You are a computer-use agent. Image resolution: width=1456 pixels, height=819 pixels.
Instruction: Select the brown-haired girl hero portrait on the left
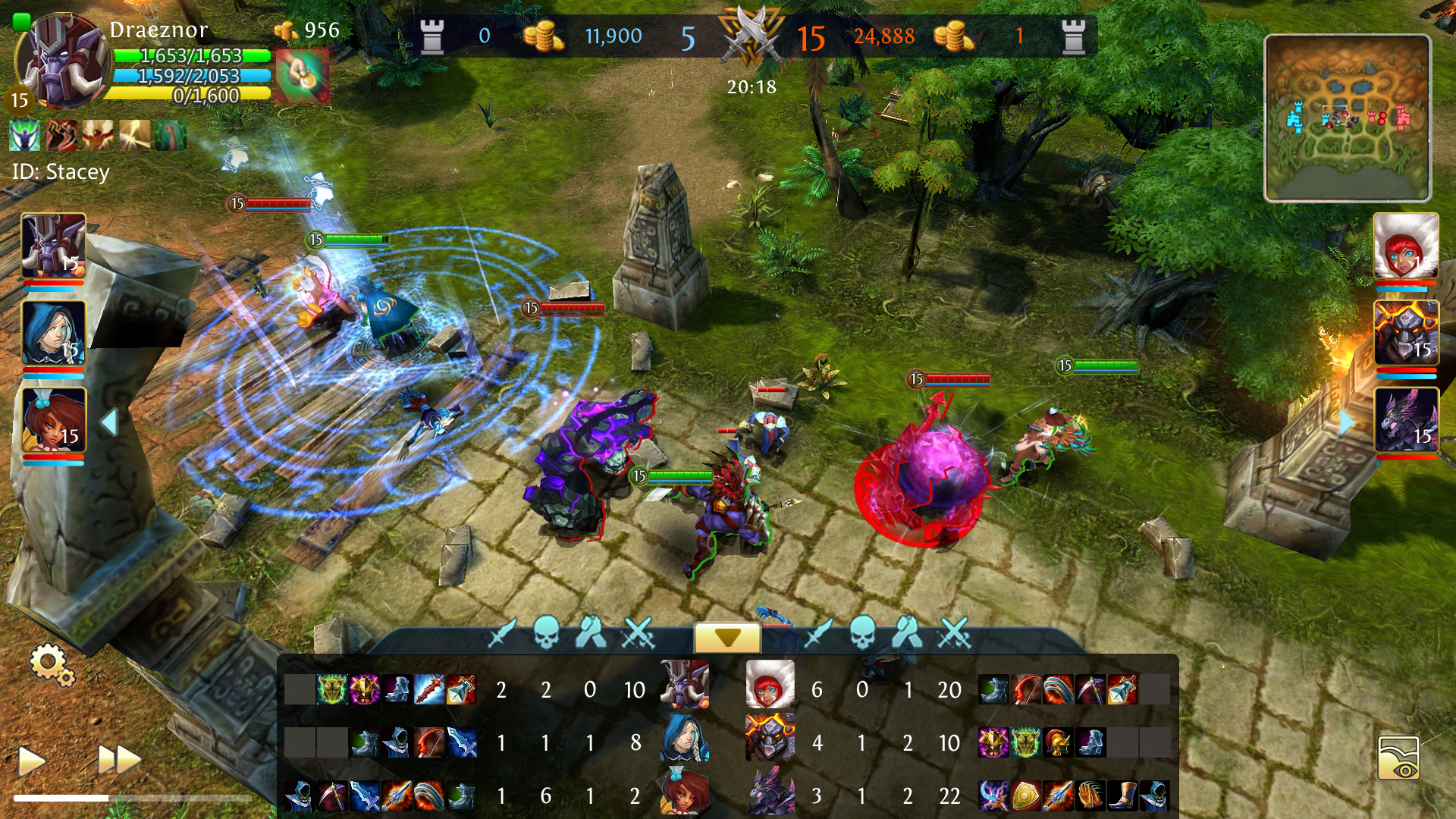click(53, 419)
